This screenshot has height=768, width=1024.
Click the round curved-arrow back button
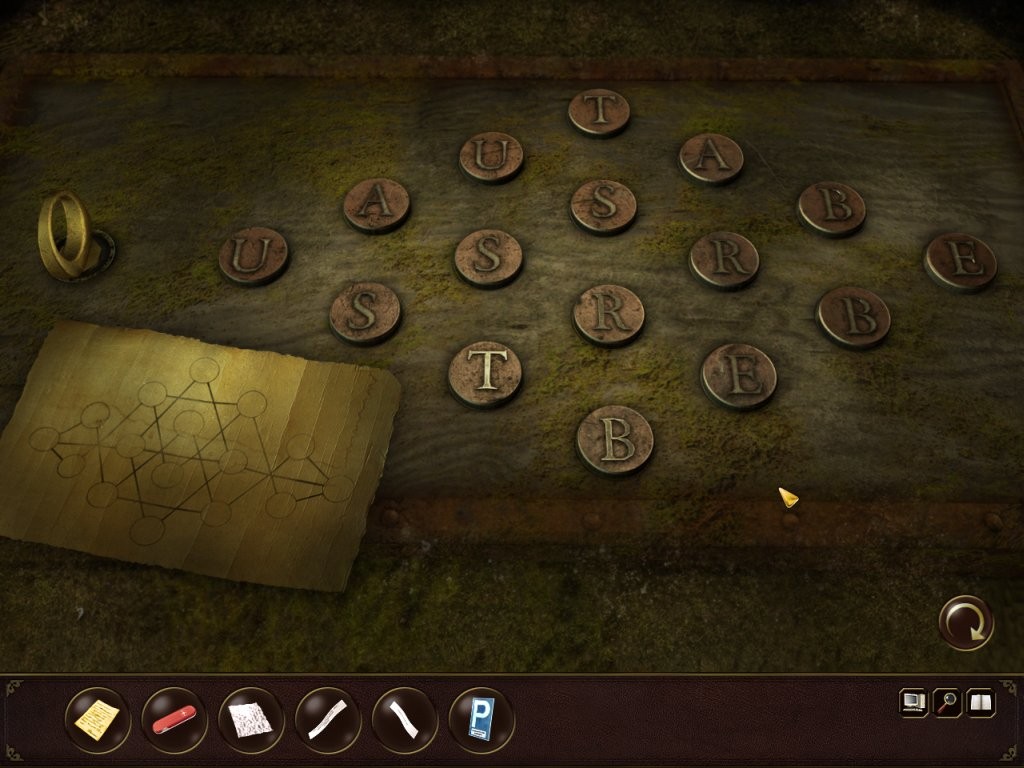pos(966,623)
